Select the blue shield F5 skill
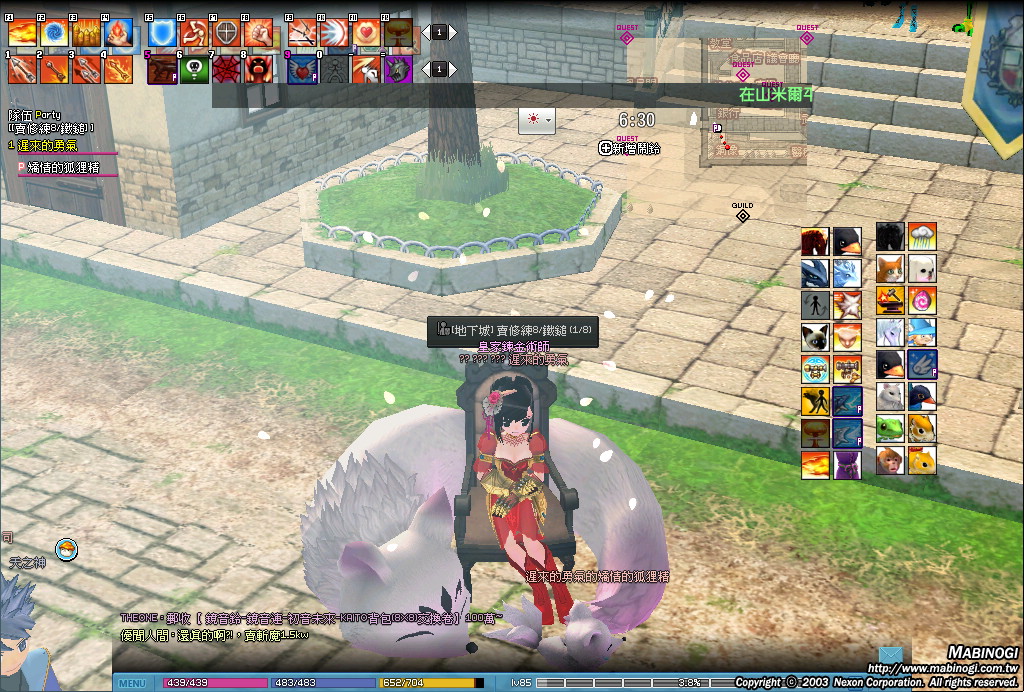Viewport: 1024px width, 692px height. point(162,32)
